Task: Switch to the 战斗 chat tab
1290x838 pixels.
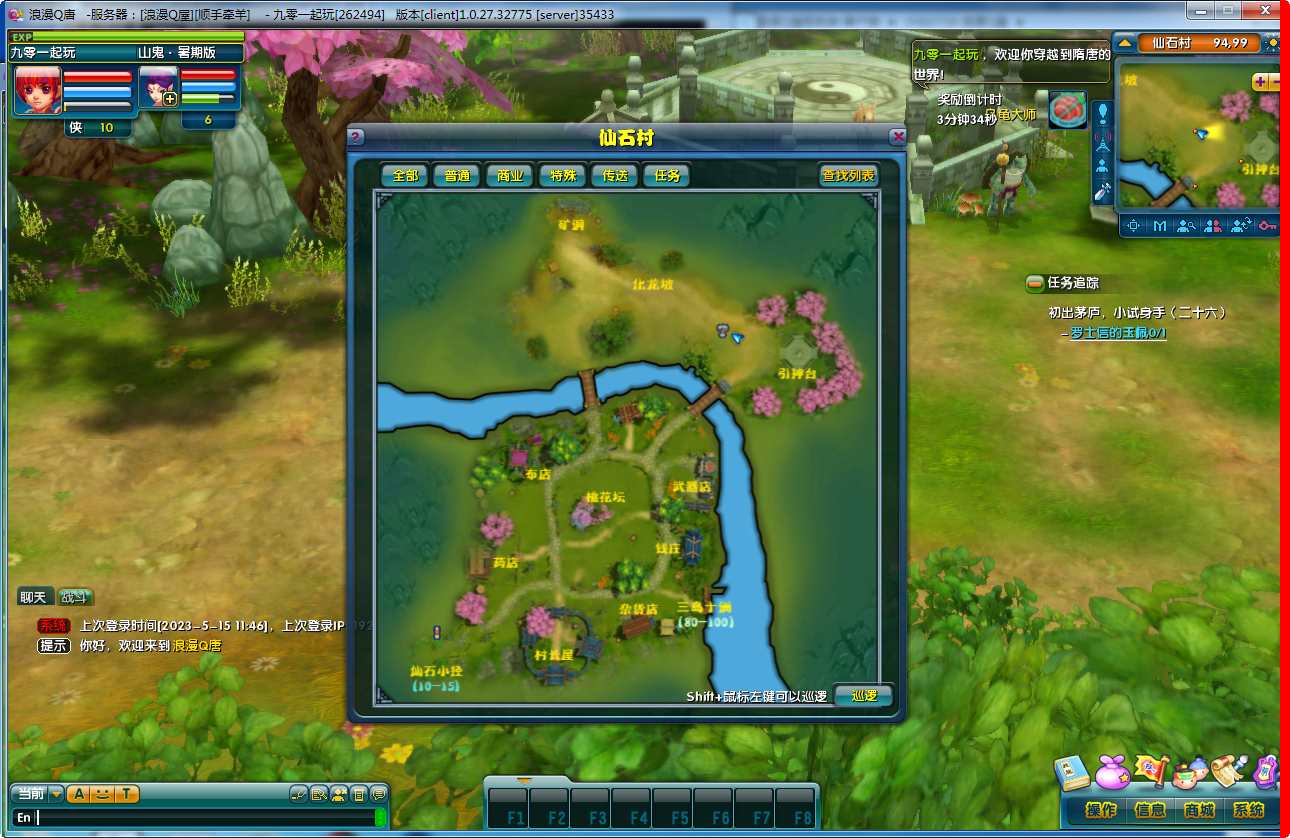Action: click(x=73, y=597)
